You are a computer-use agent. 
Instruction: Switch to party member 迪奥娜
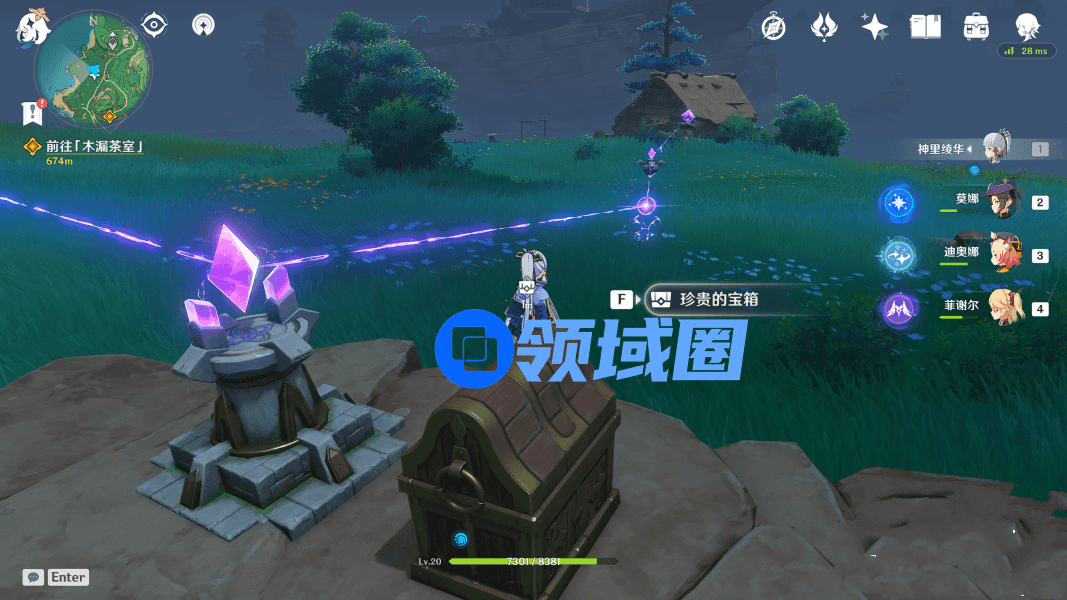1002,255
